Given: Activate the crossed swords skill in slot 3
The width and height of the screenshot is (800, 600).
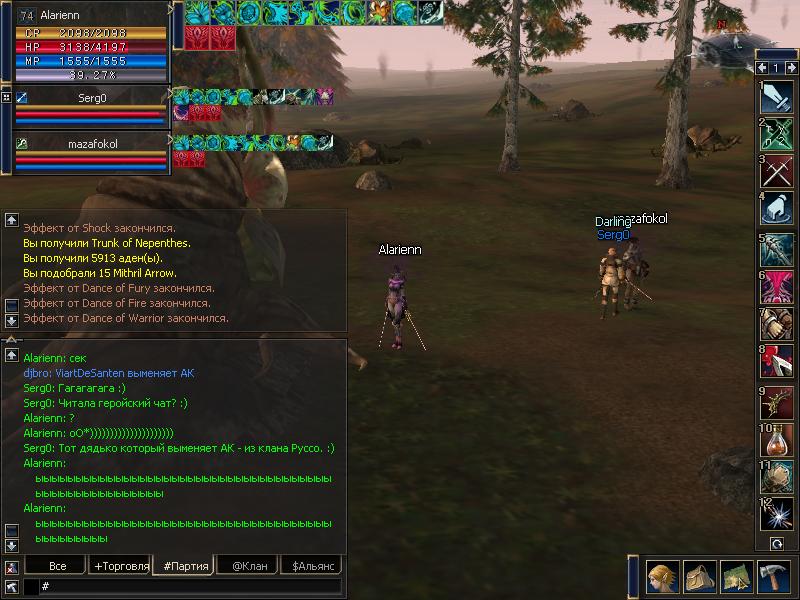Looking at the screenshot, I should (x=776, y=173).
